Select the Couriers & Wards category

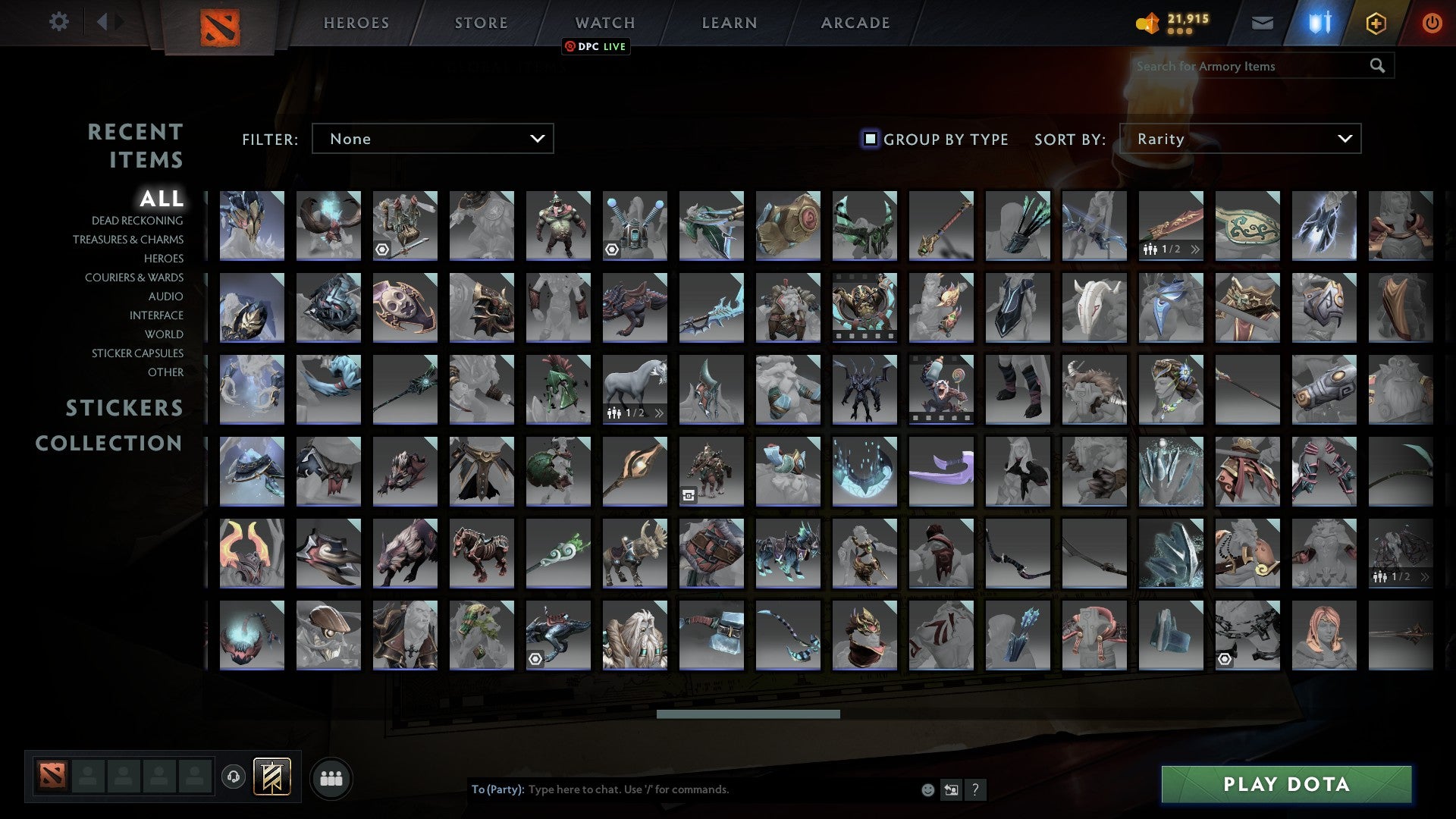pos(134,278)
